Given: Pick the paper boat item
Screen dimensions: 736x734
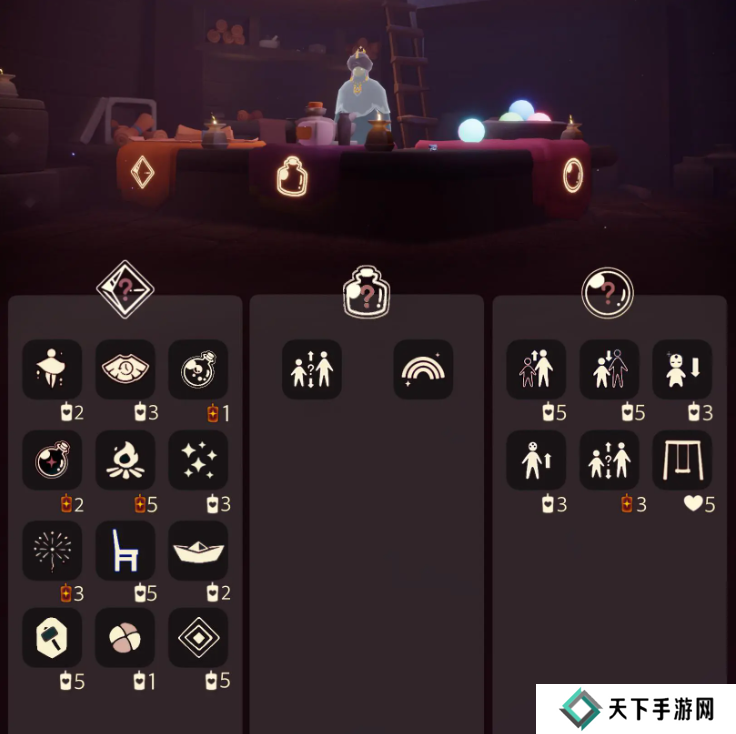Looking at the screenshot, I should [198, 550].
